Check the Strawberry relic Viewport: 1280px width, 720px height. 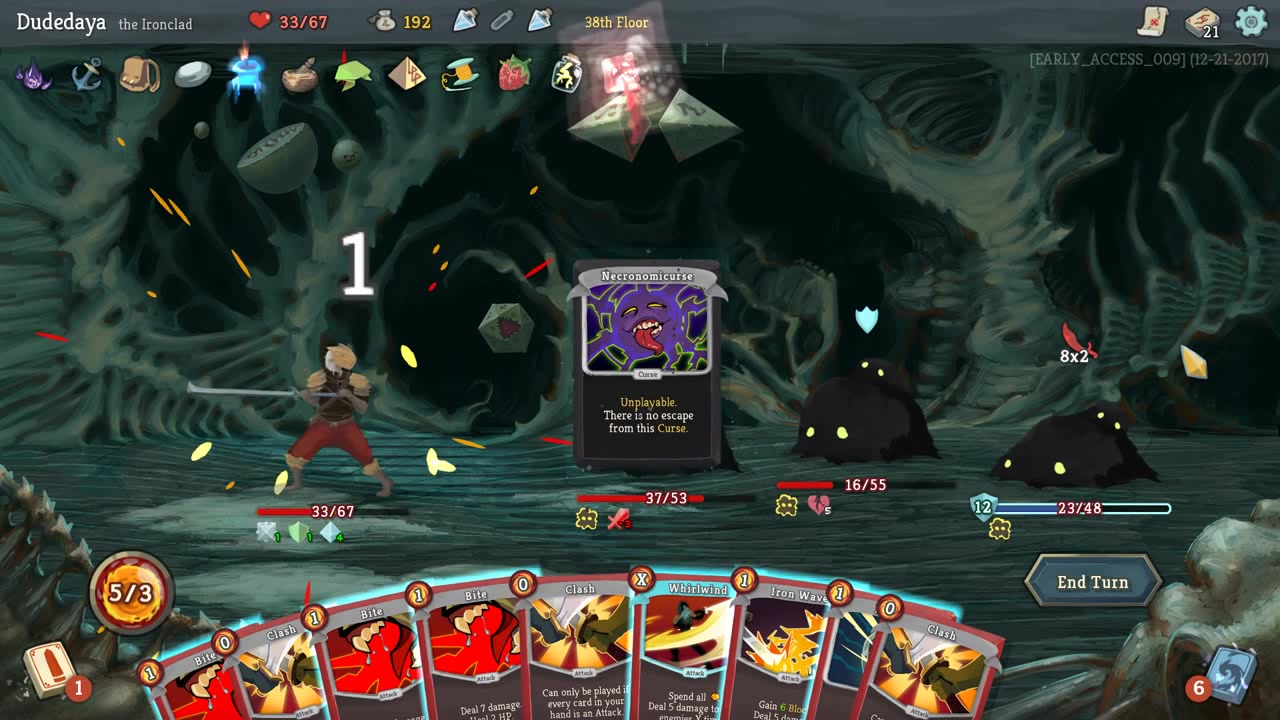(x=513, y=74)
